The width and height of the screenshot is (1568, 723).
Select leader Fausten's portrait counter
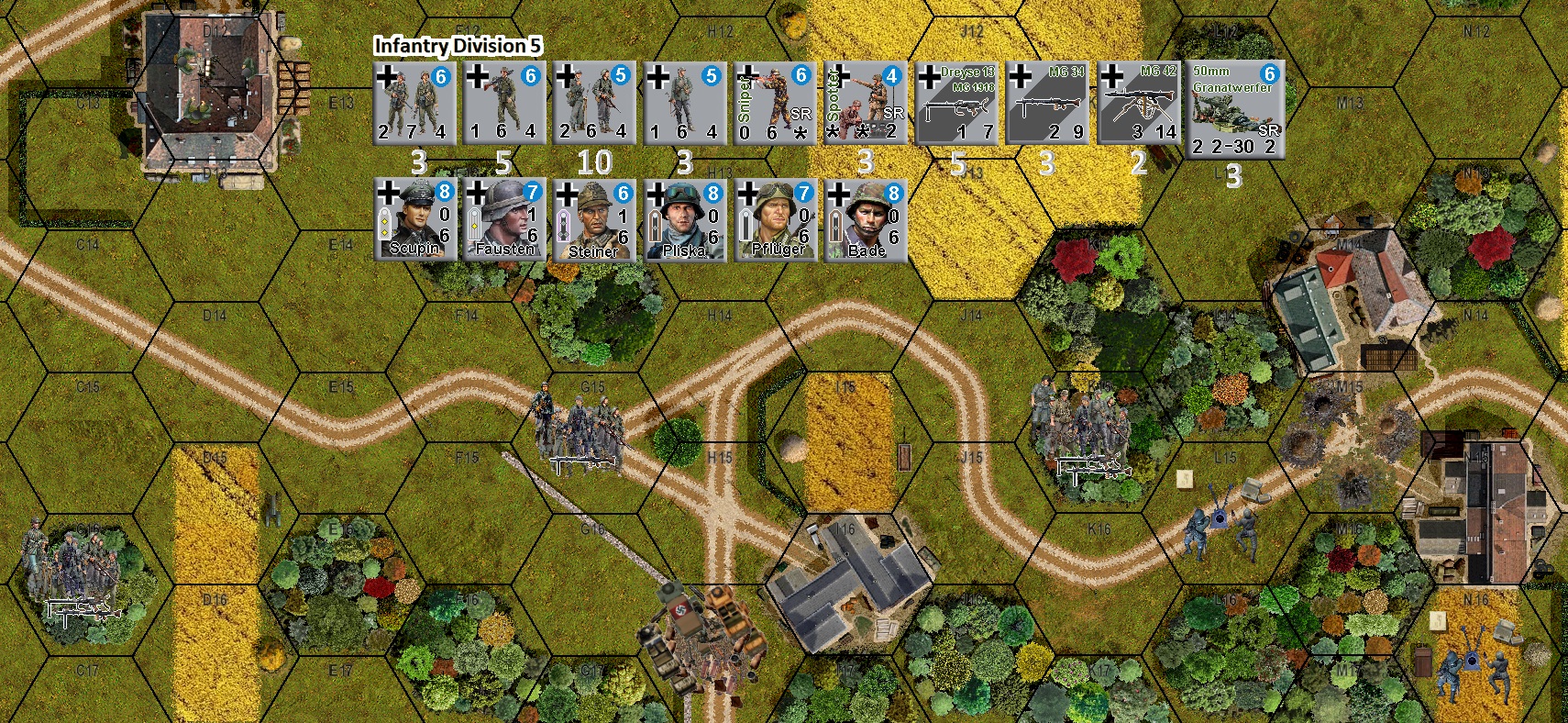pos(503,218)
